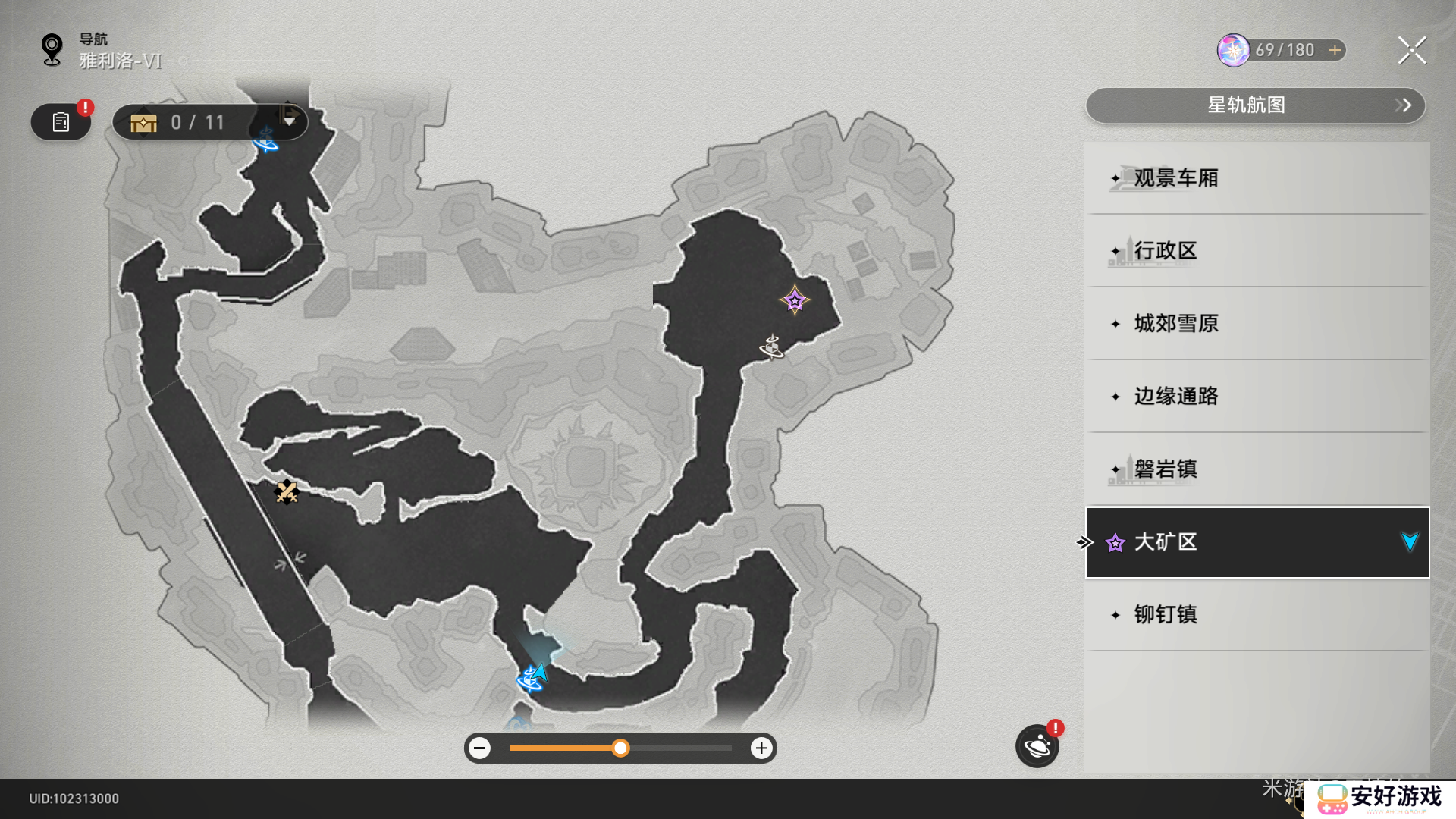Viewport: 1456px width, 819px height.
Task: Open the mission log clipboard icon
Action: 61,122
